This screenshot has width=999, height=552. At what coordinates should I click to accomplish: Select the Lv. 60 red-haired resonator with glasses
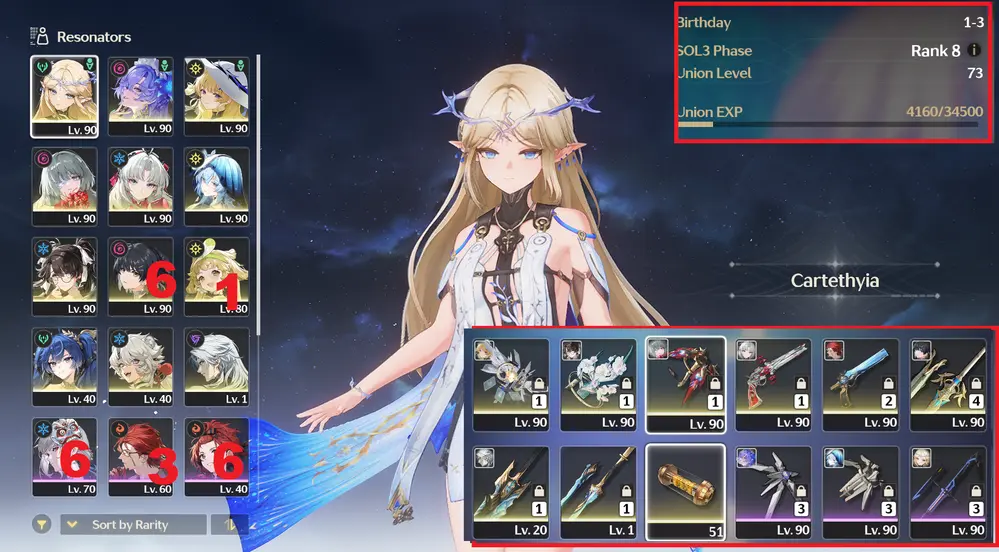(x=140, y=455)
